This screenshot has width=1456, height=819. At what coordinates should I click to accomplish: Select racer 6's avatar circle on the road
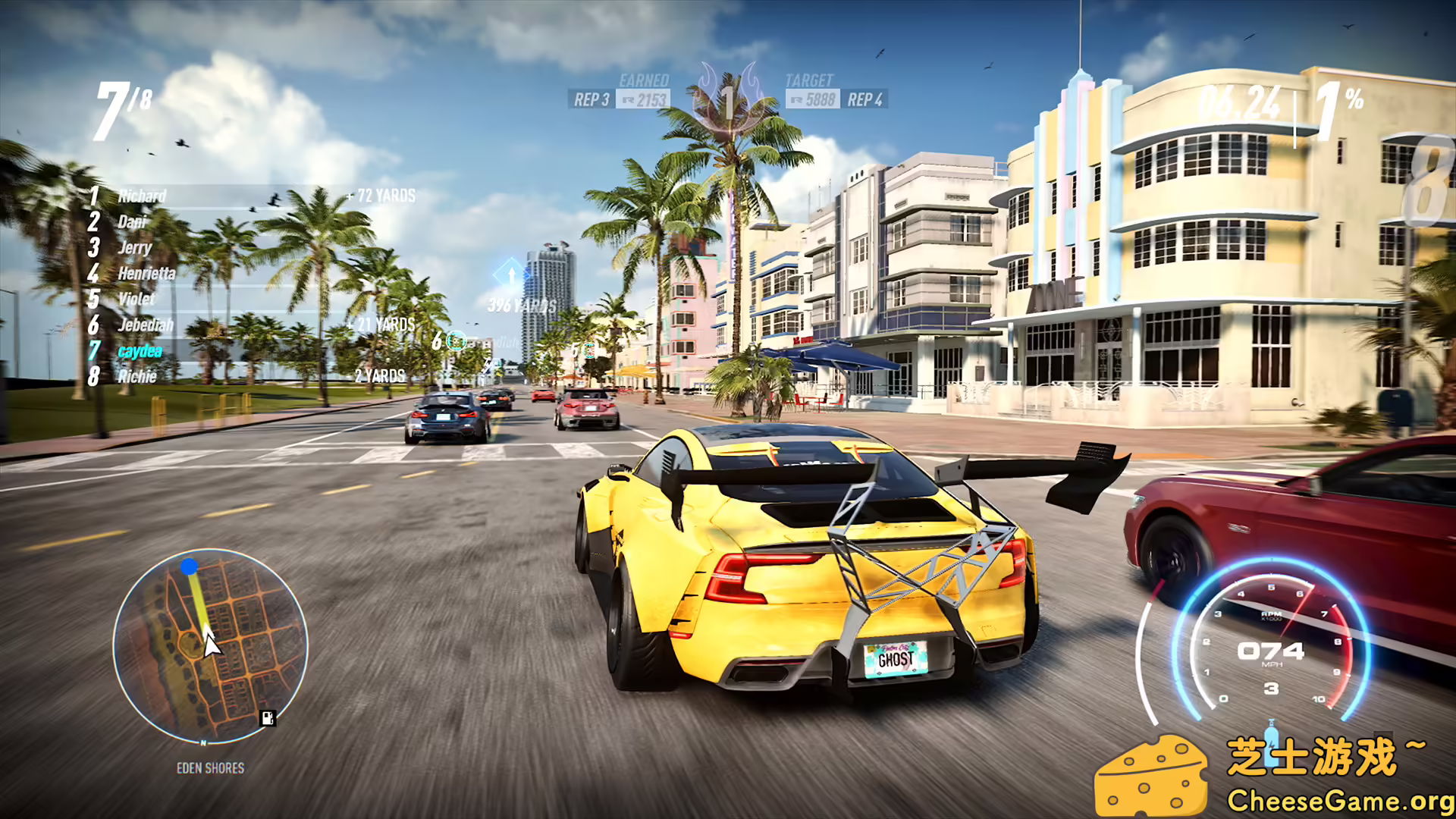[x=456, y=341]
